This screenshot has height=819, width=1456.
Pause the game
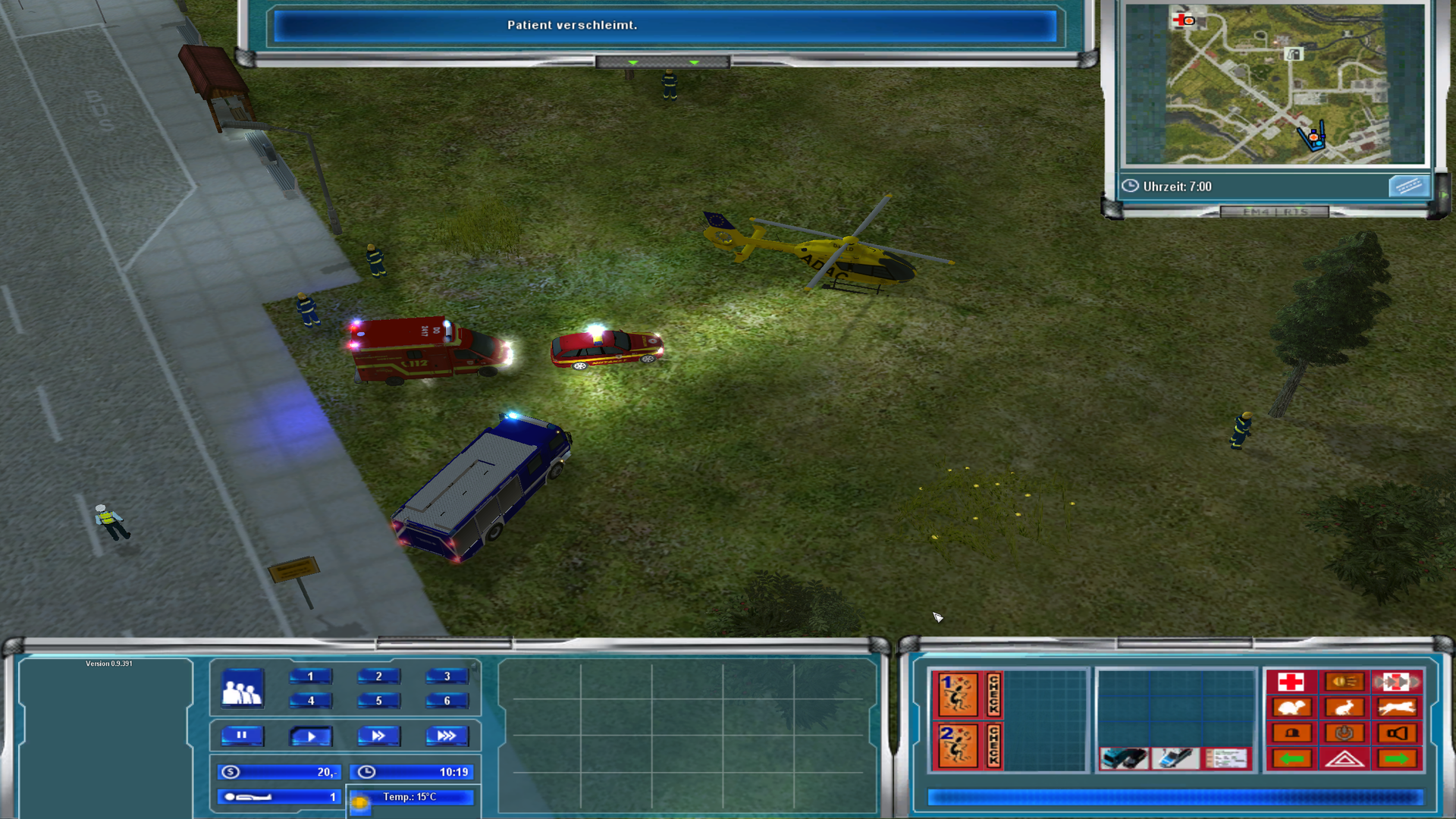pos(242,735)
